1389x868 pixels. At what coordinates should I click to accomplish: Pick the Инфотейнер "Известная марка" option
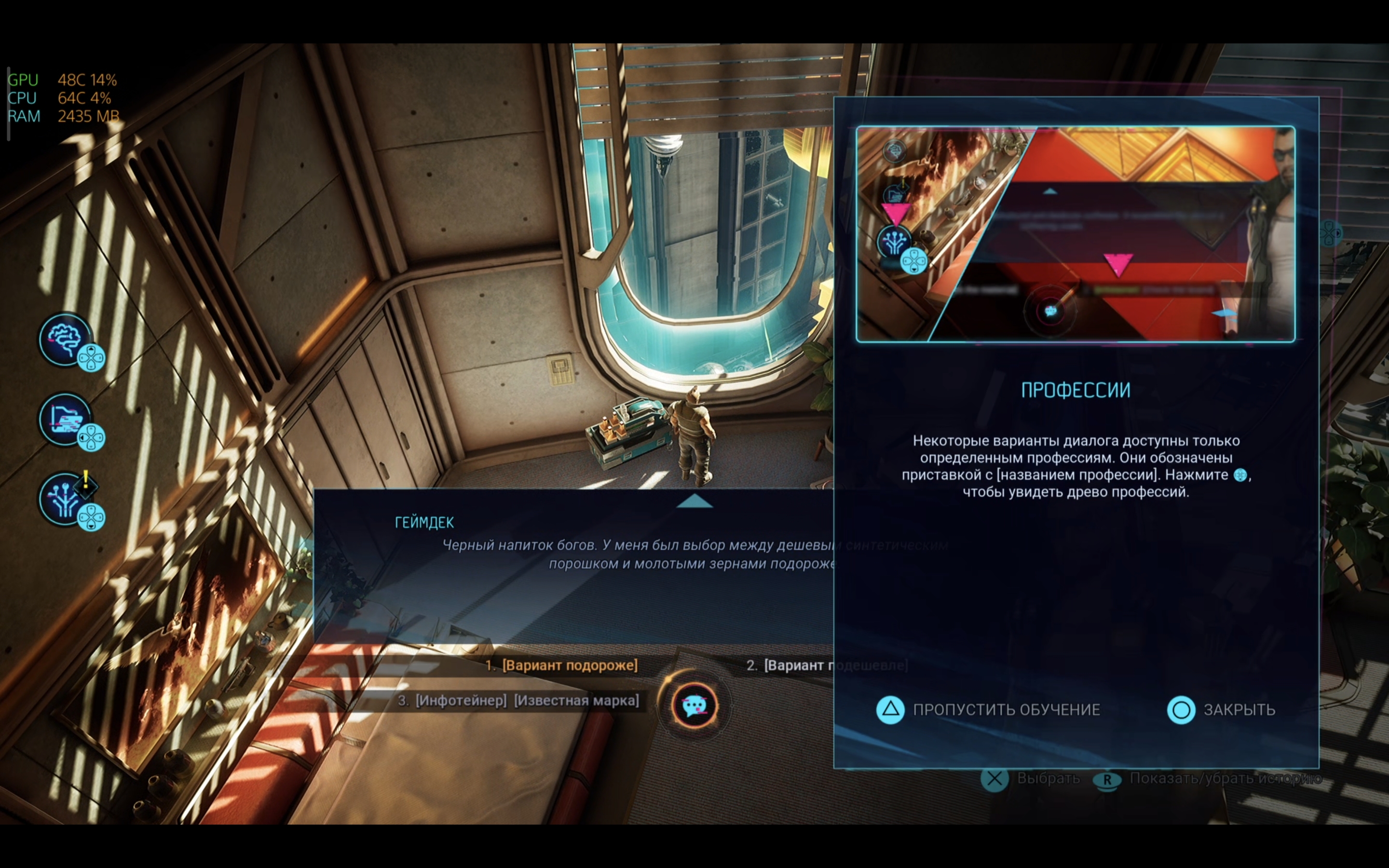[x=526, y=700]
